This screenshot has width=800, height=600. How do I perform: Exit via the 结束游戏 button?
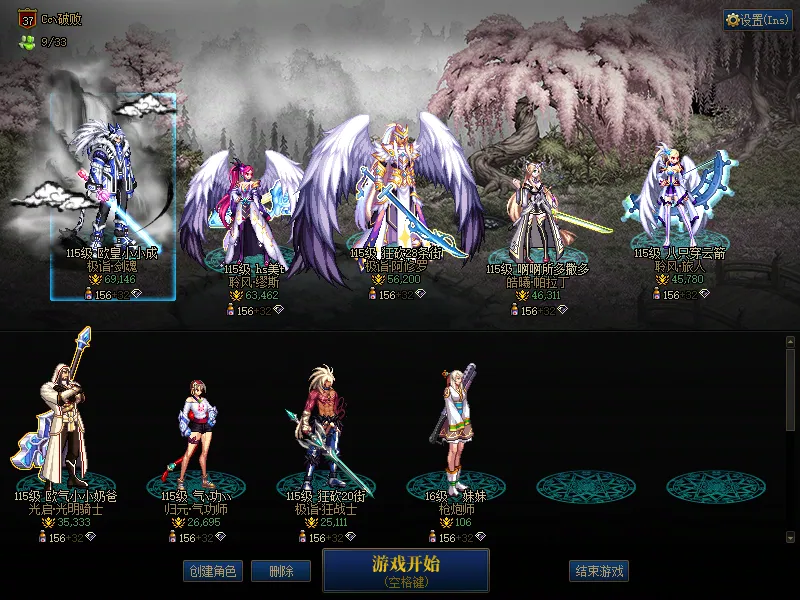point(599,571)
